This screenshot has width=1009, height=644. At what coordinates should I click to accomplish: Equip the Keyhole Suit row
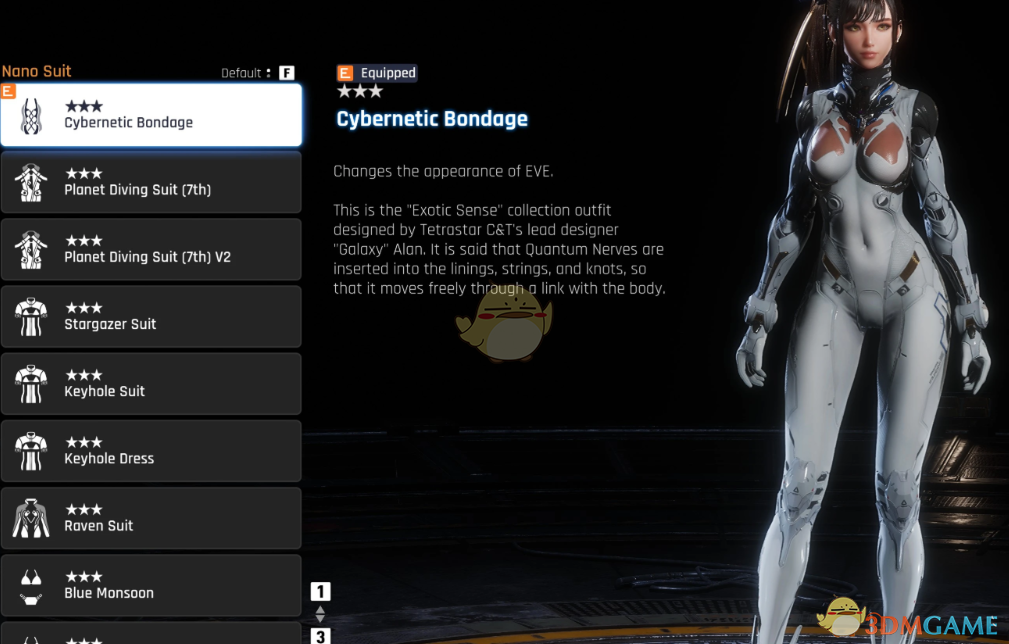pos(151,383)
